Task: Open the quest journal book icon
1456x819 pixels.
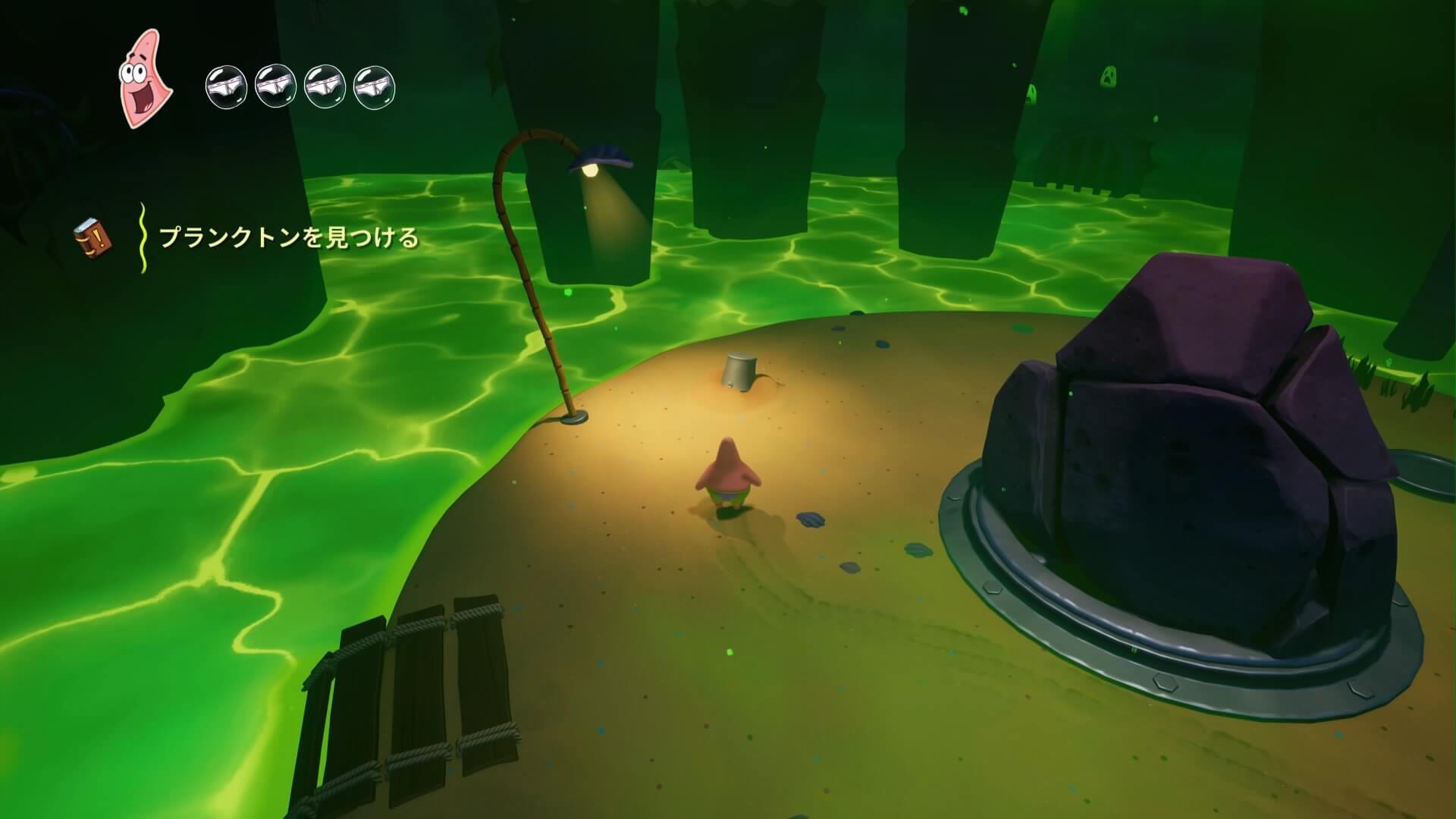Action: [93, 237]
